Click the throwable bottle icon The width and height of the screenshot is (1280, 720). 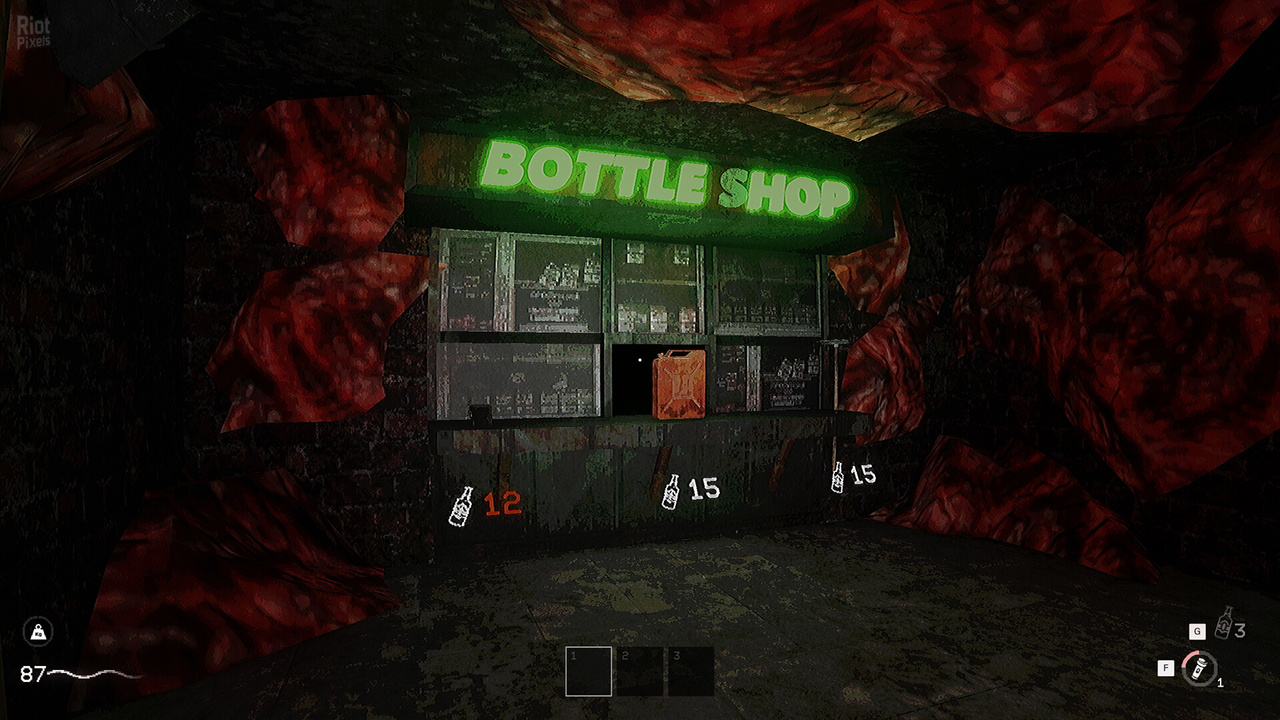click(1224, 624)
